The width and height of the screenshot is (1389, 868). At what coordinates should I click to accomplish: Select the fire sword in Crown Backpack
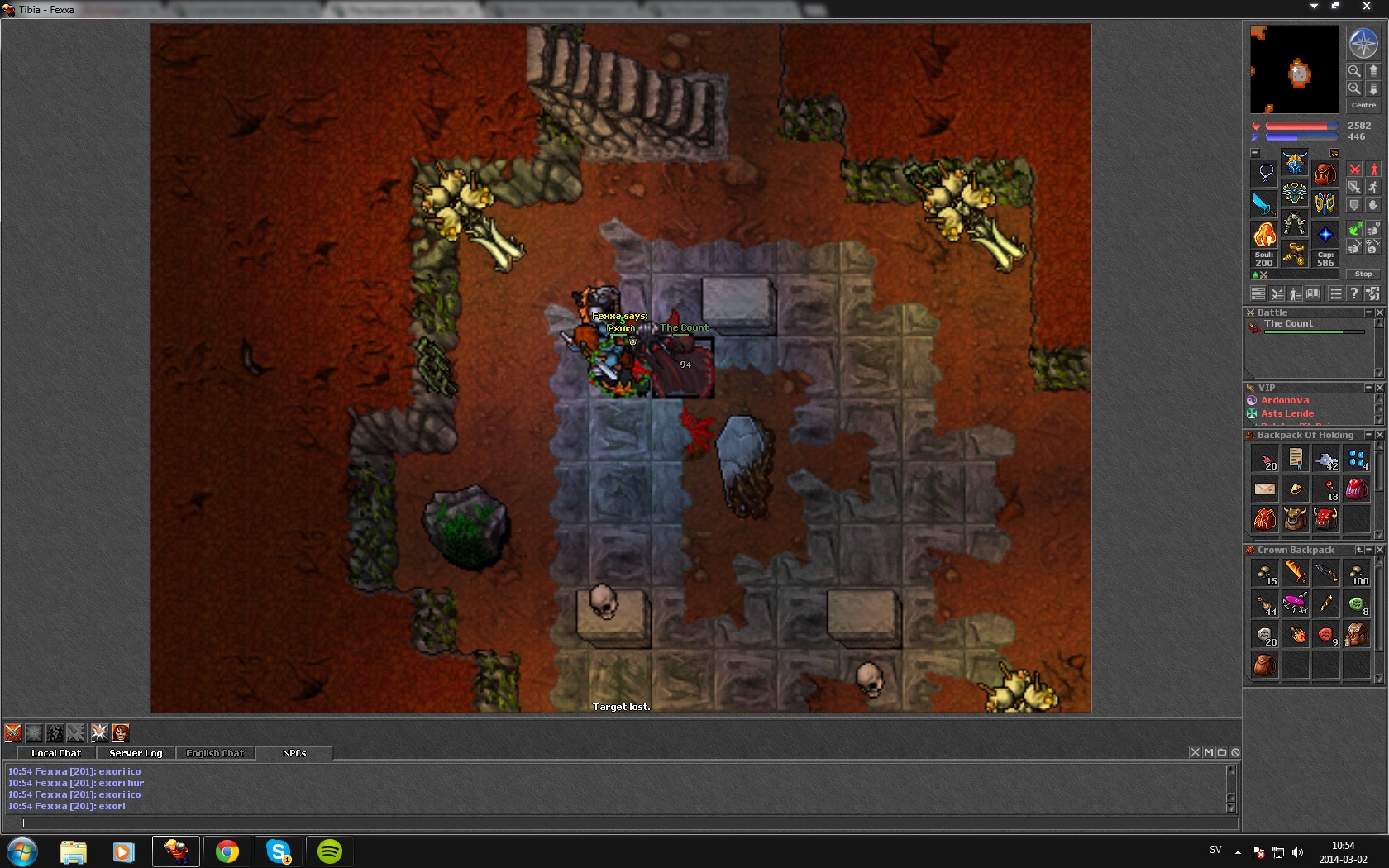coord(1295,572)
